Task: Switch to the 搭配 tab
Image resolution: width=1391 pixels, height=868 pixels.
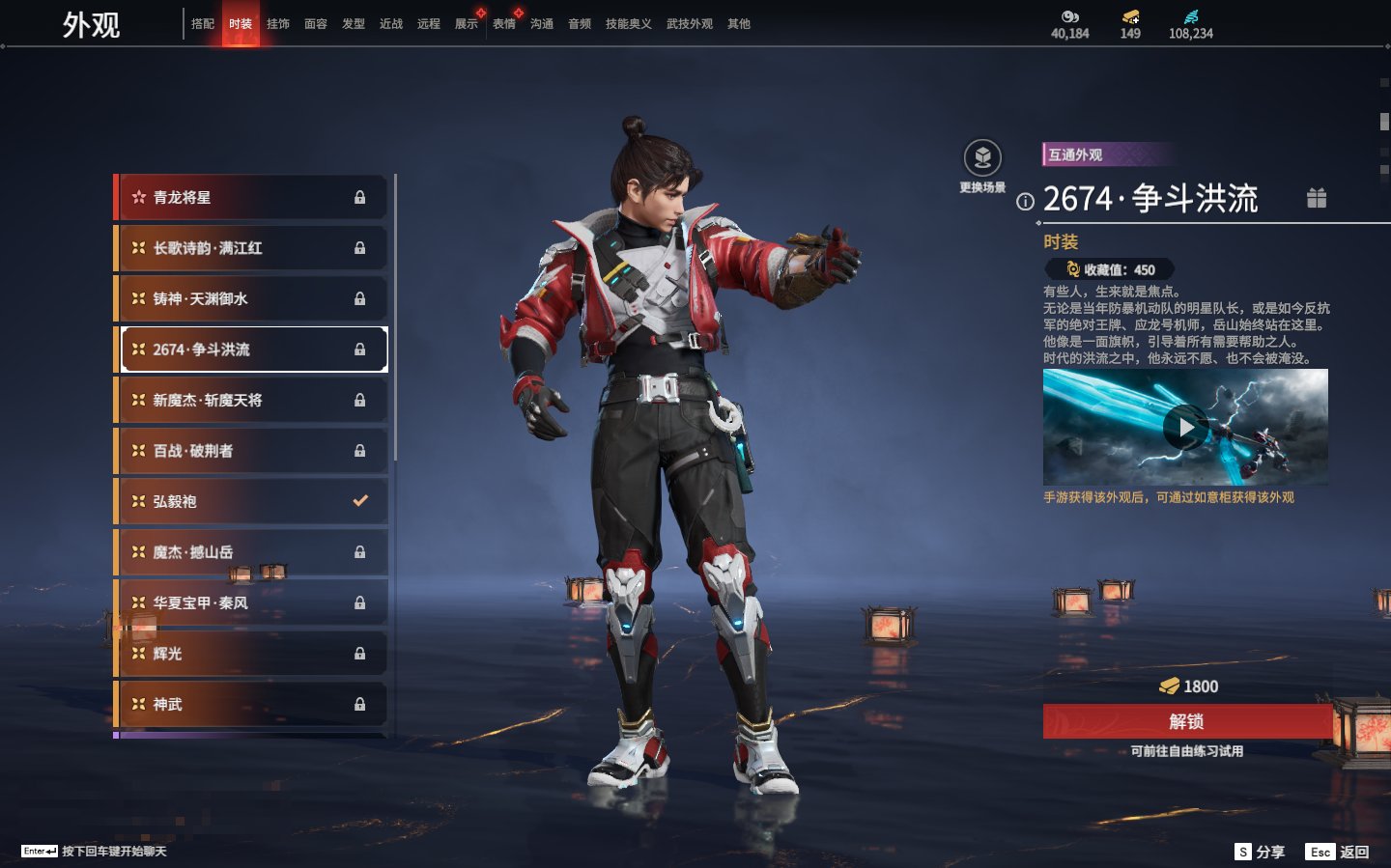Action: click(203, 24)
